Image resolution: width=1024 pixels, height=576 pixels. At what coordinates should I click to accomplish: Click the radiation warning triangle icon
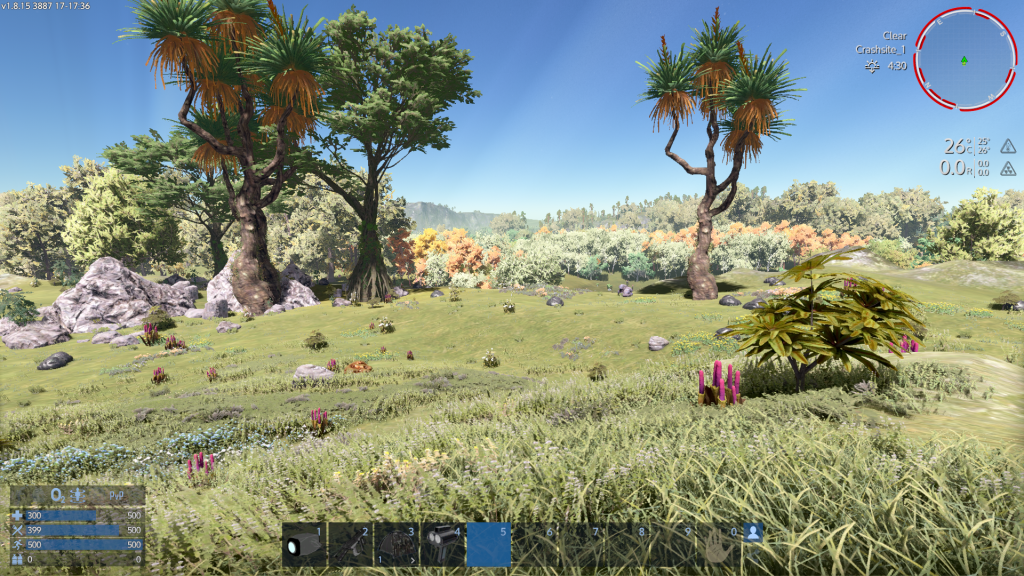coord(1008,169)
